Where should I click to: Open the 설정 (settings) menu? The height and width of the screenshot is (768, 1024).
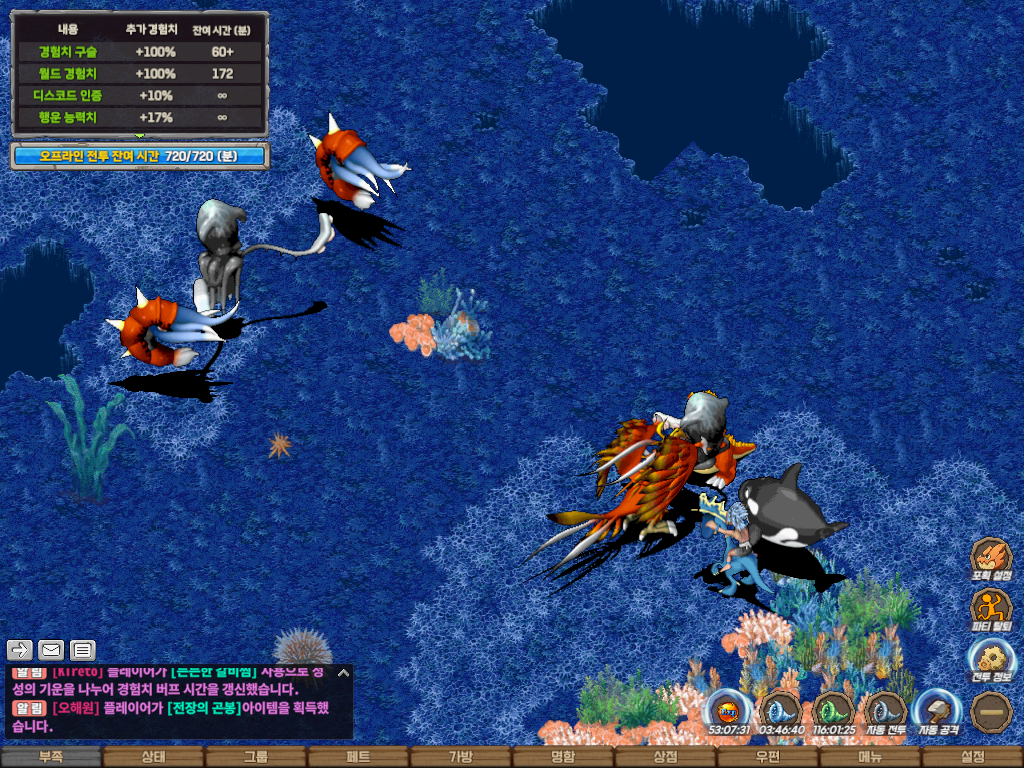[x=972, y=757]
